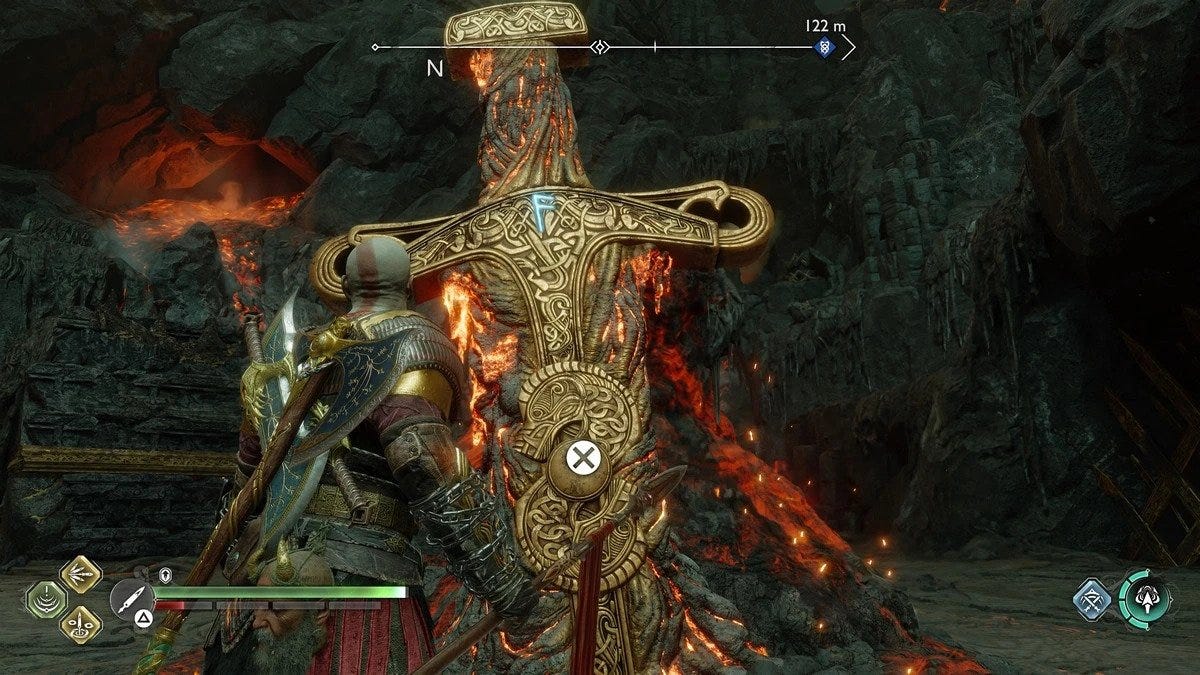Select the spear weapon icon
The height and width of the screenshot is (675, 1200).
click(x=131, y=599)
